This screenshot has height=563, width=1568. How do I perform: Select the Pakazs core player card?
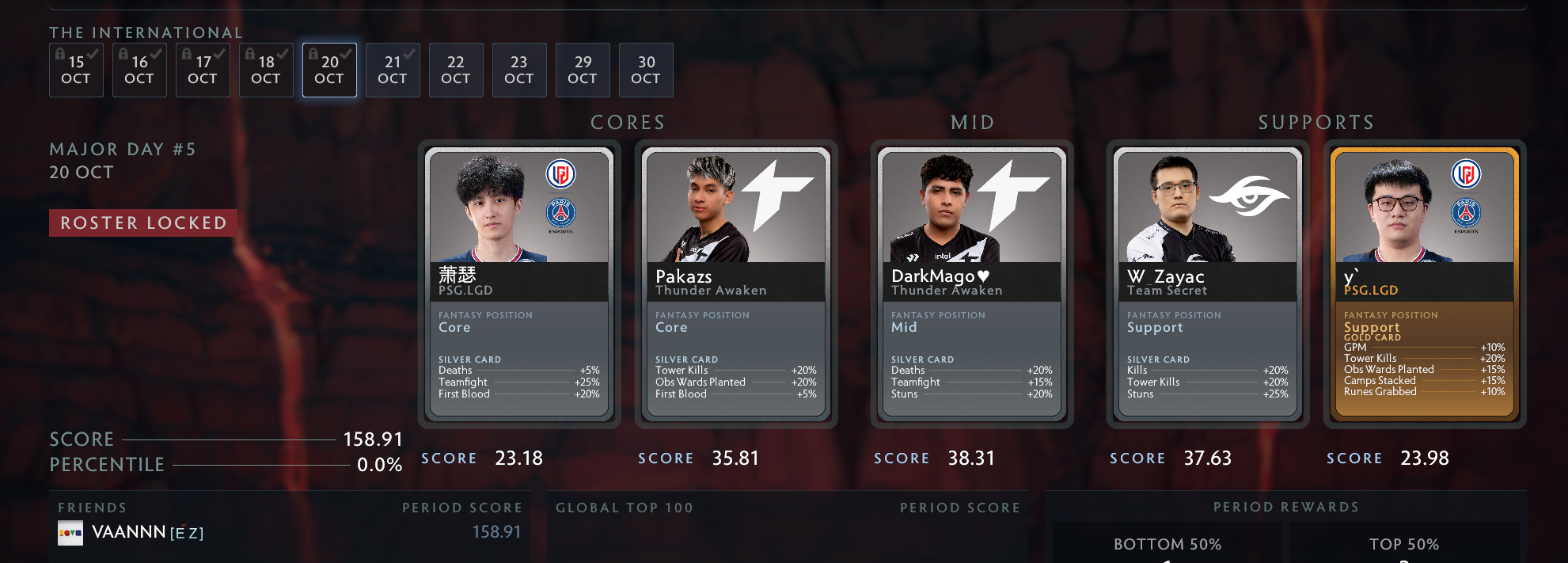pyautogui.click(x=736, y=283)
